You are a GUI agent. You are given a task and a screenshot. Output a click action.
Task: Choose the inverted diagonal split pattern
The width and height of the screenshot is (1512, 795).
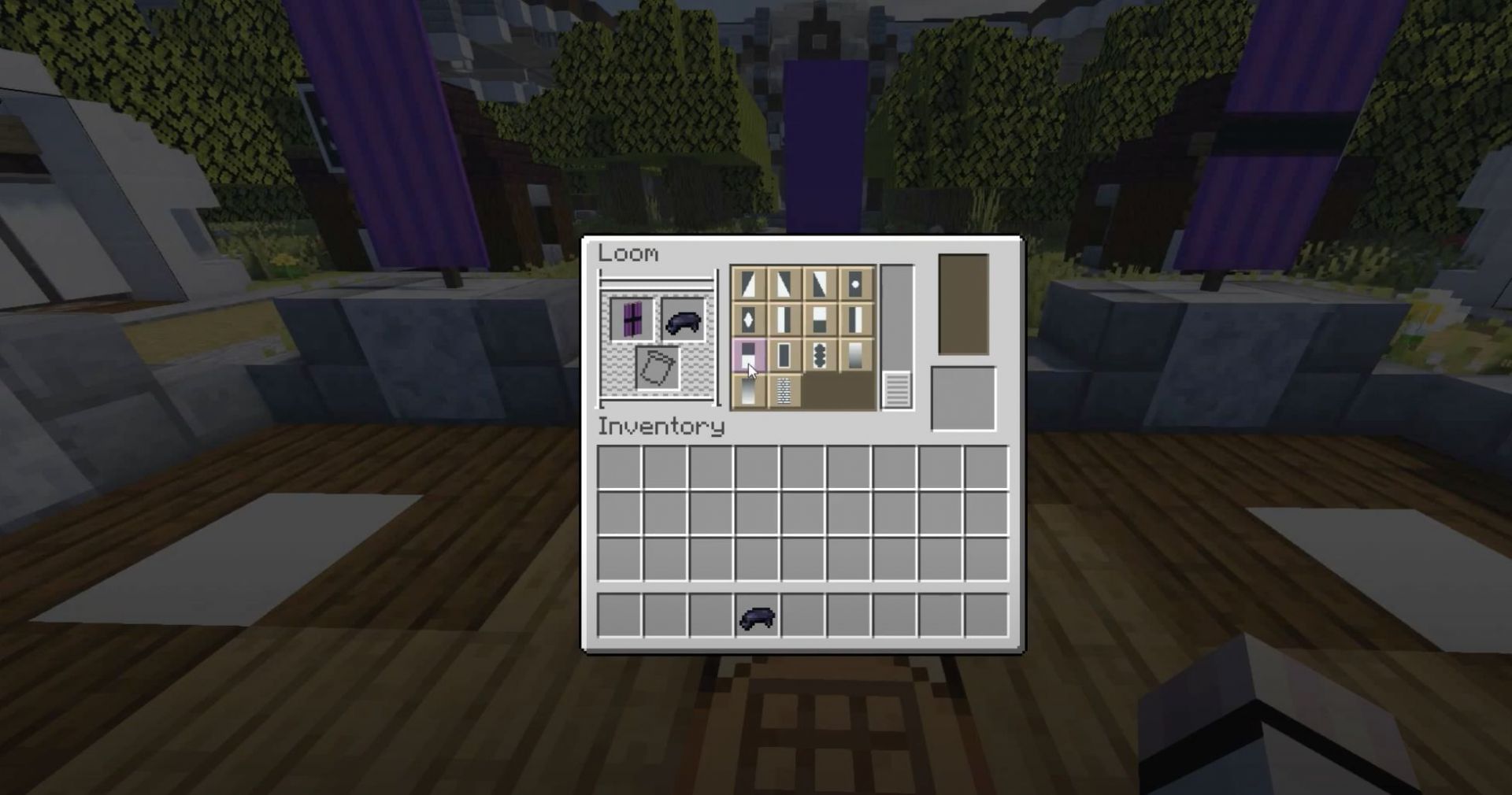tap(821, 285)
